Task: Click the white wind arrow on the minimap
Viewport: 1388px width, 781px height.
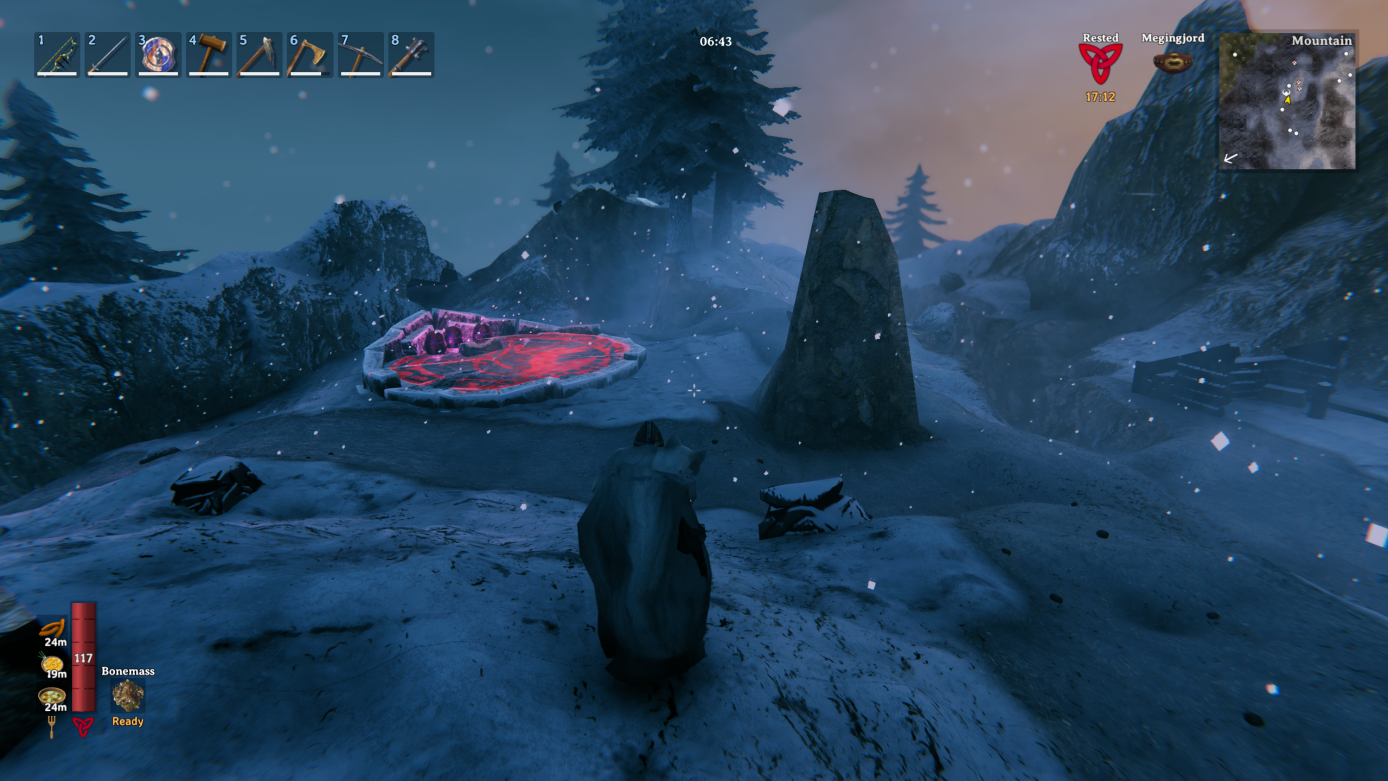Action: 1229,158
